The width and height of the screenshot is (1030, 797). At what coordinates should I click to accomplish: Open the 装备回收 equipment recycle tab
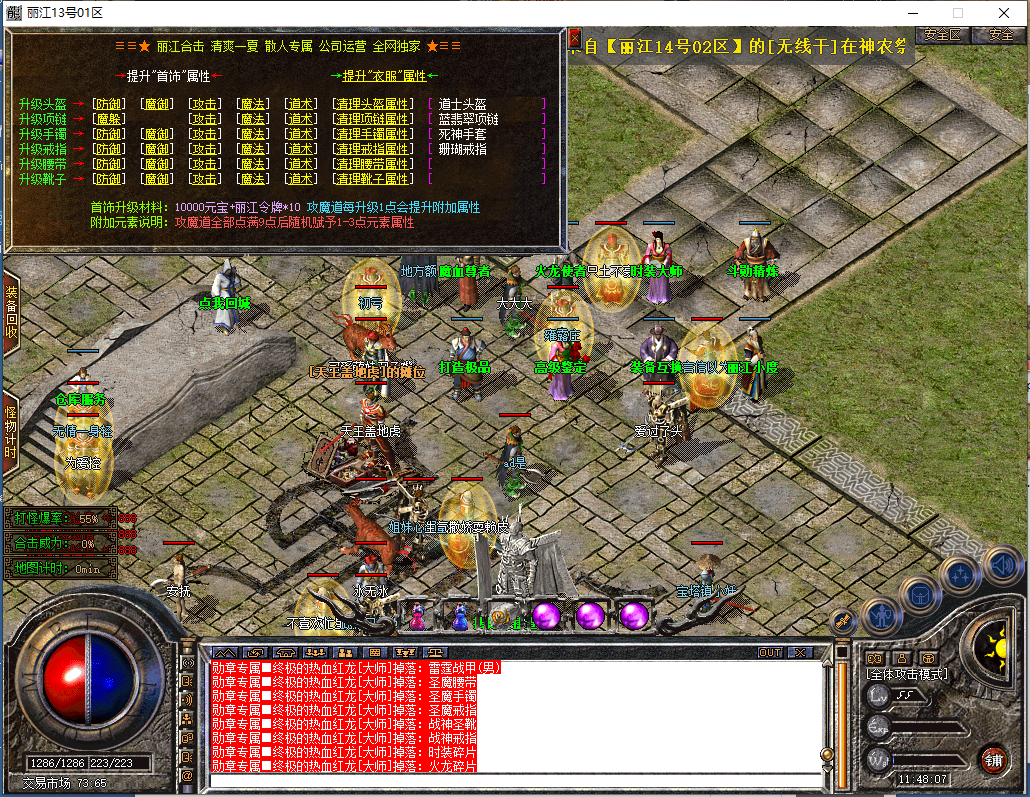[x=11, y=312]
